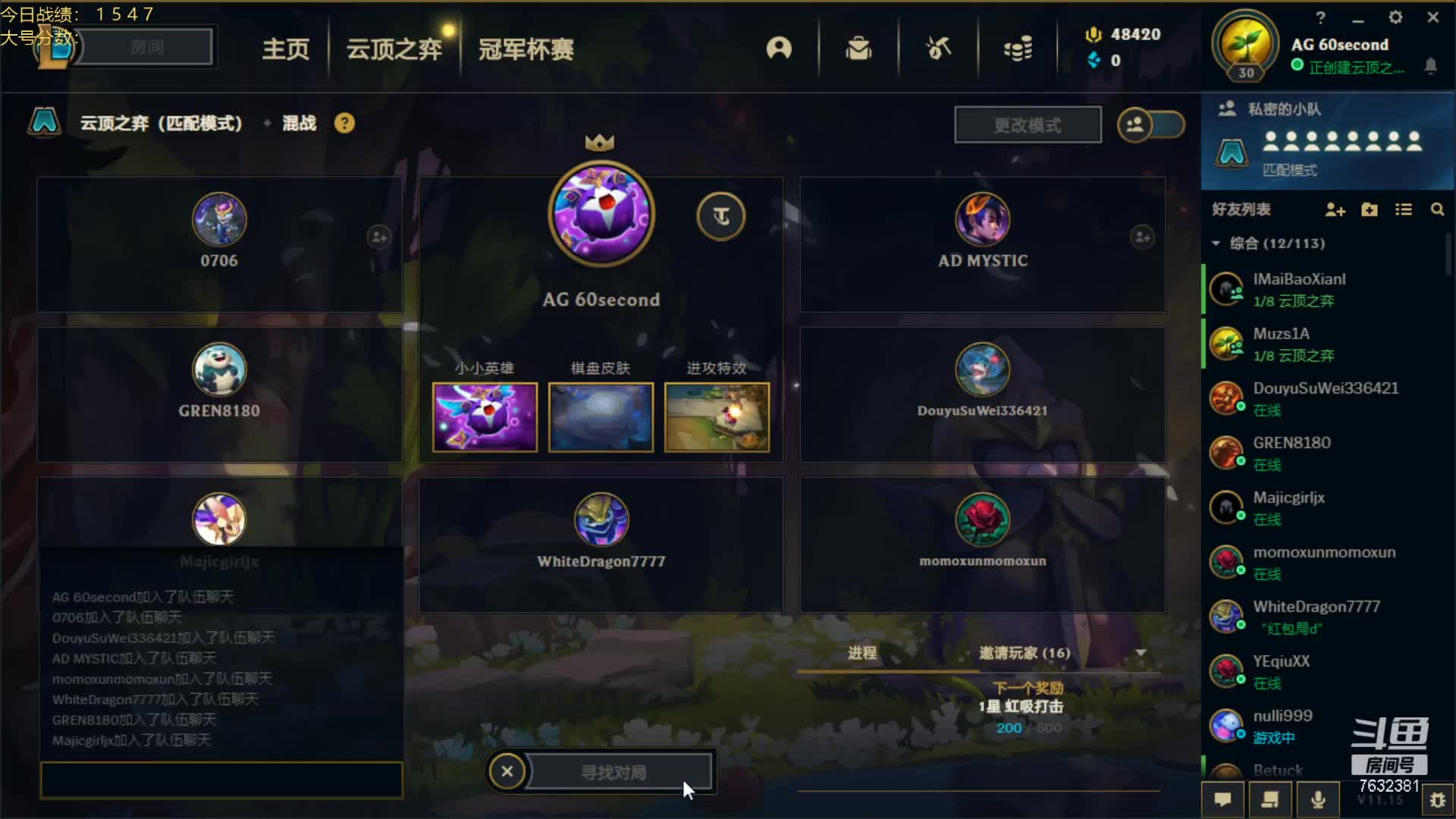Toggle the party open/closed switch

tap(1151, 124)
